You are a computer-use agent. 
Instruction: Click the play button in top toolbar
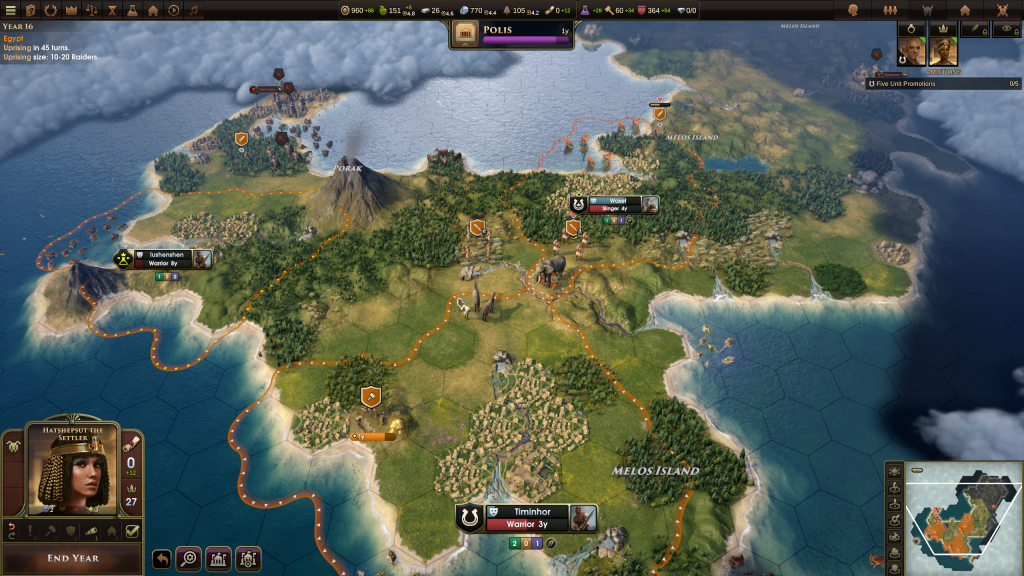click(x=174, y=10)
